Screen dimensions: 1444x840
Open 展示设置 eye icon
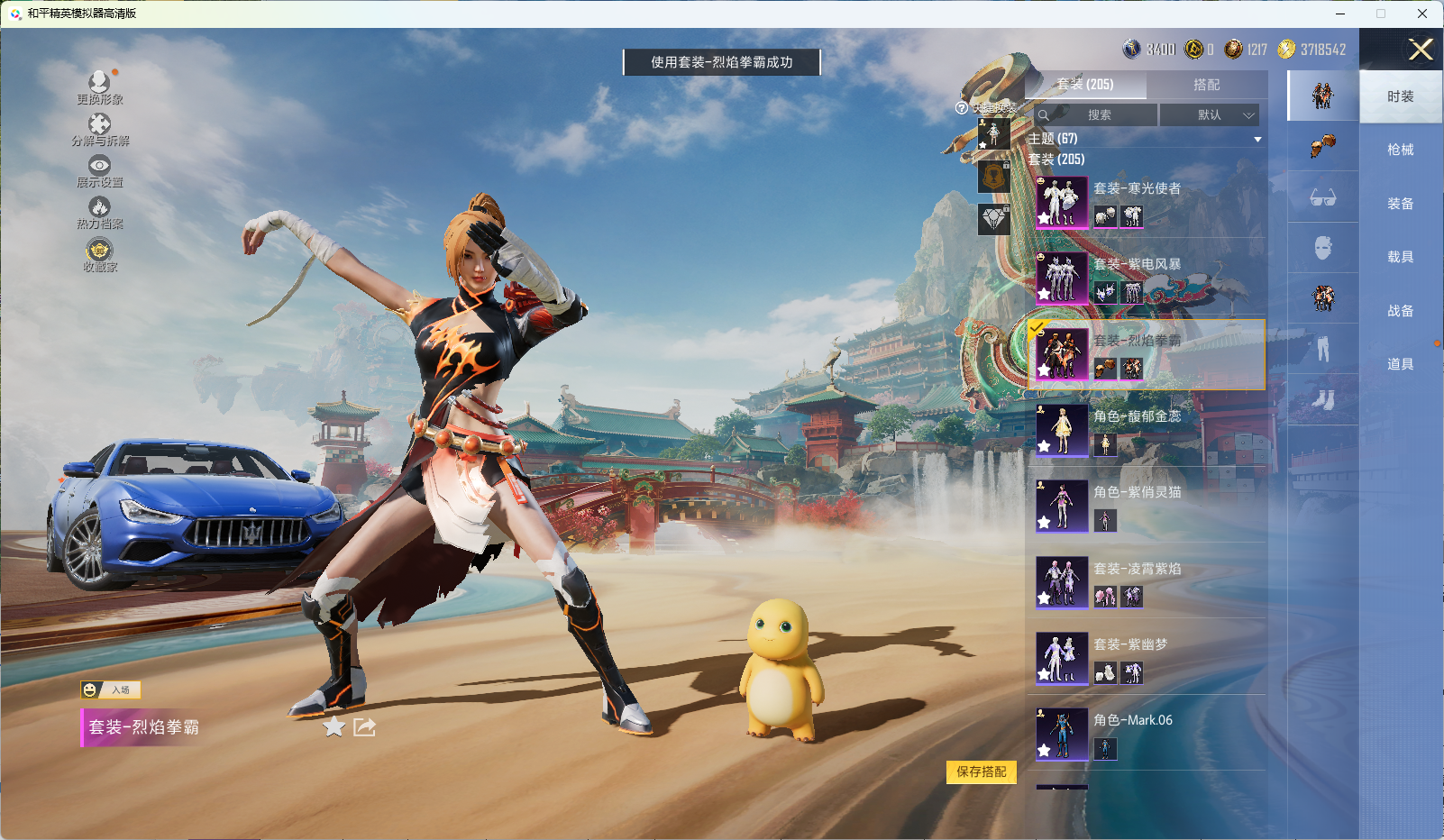(x=99, y=169)
